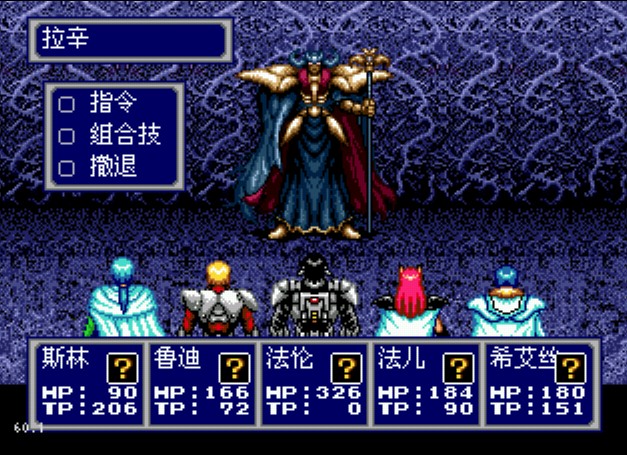
Task: Select 撤退 to retreat from battle
Action: (112, 166)
